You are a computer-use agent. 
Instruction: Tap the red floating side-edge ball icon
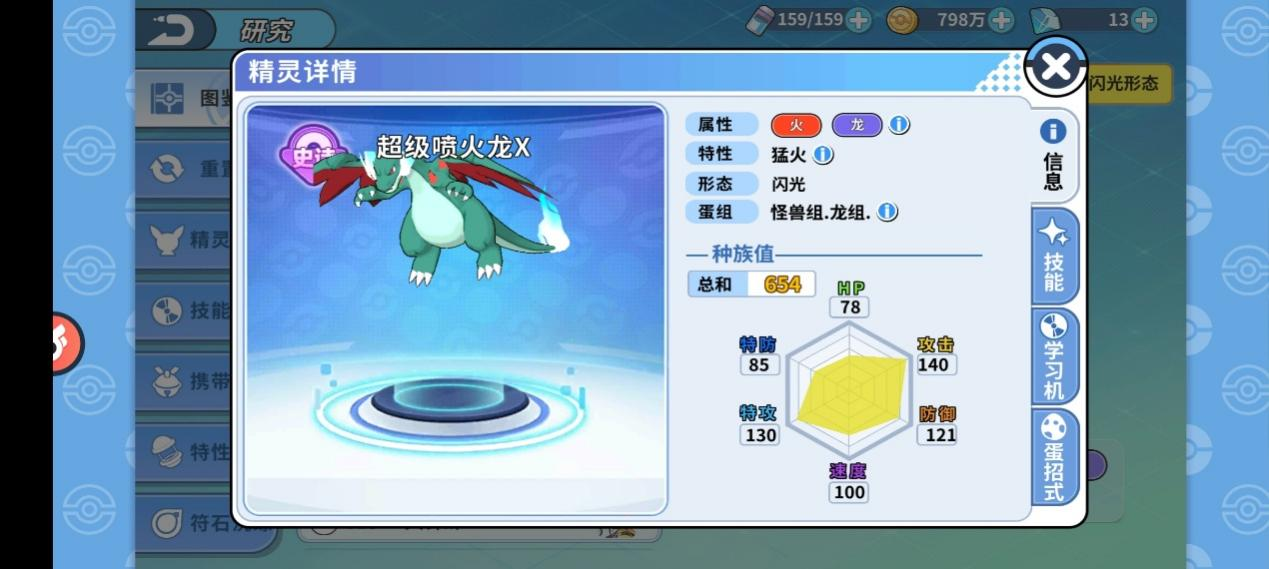(67, 343)
